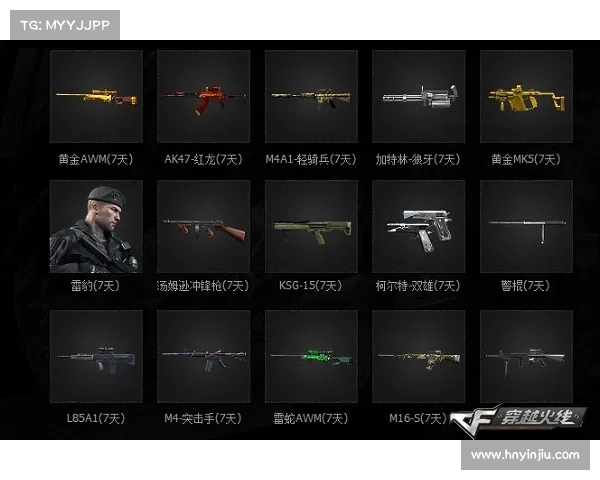Open the www.hnyinju.com watermark link
This screenshot has height=480, width=600.
pos(524,455)
